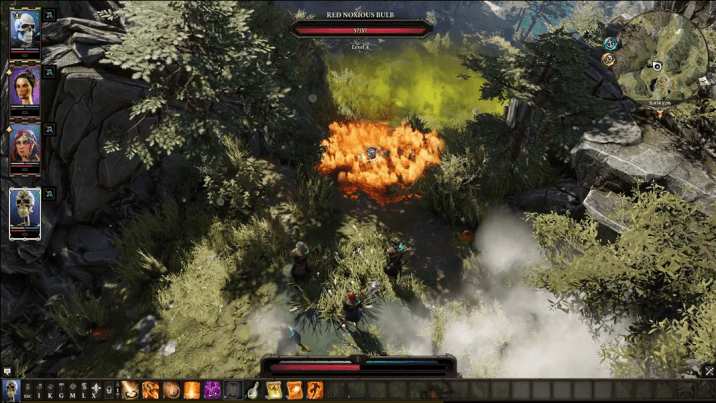Image resolution: width=716 pixels, height=403 pixels.
Task: Select the dark skillbook hotbar slot
Action: (x=233, y=390)
